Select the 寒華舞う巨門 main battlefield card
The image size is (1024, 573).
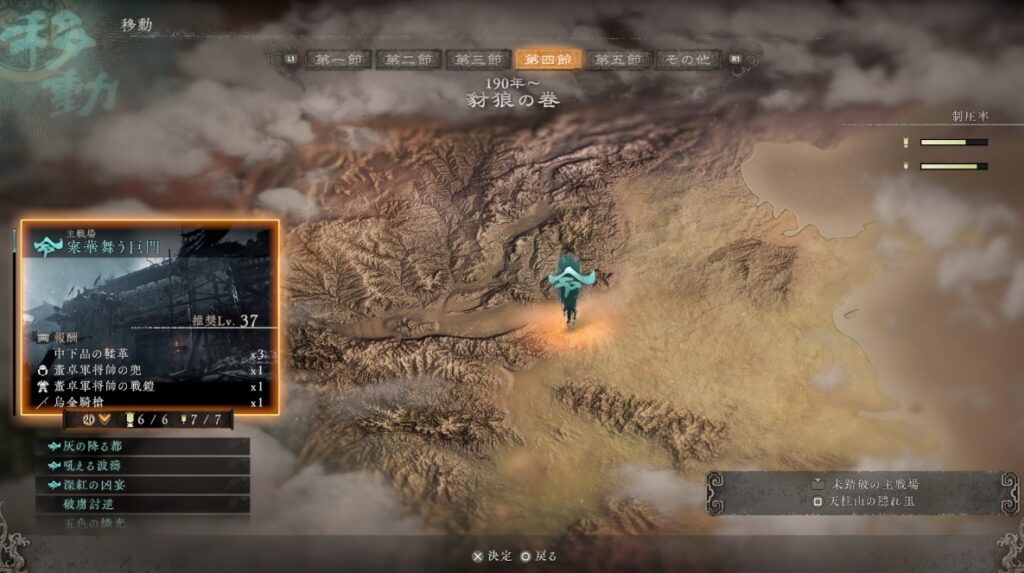[x=151, y=316]
